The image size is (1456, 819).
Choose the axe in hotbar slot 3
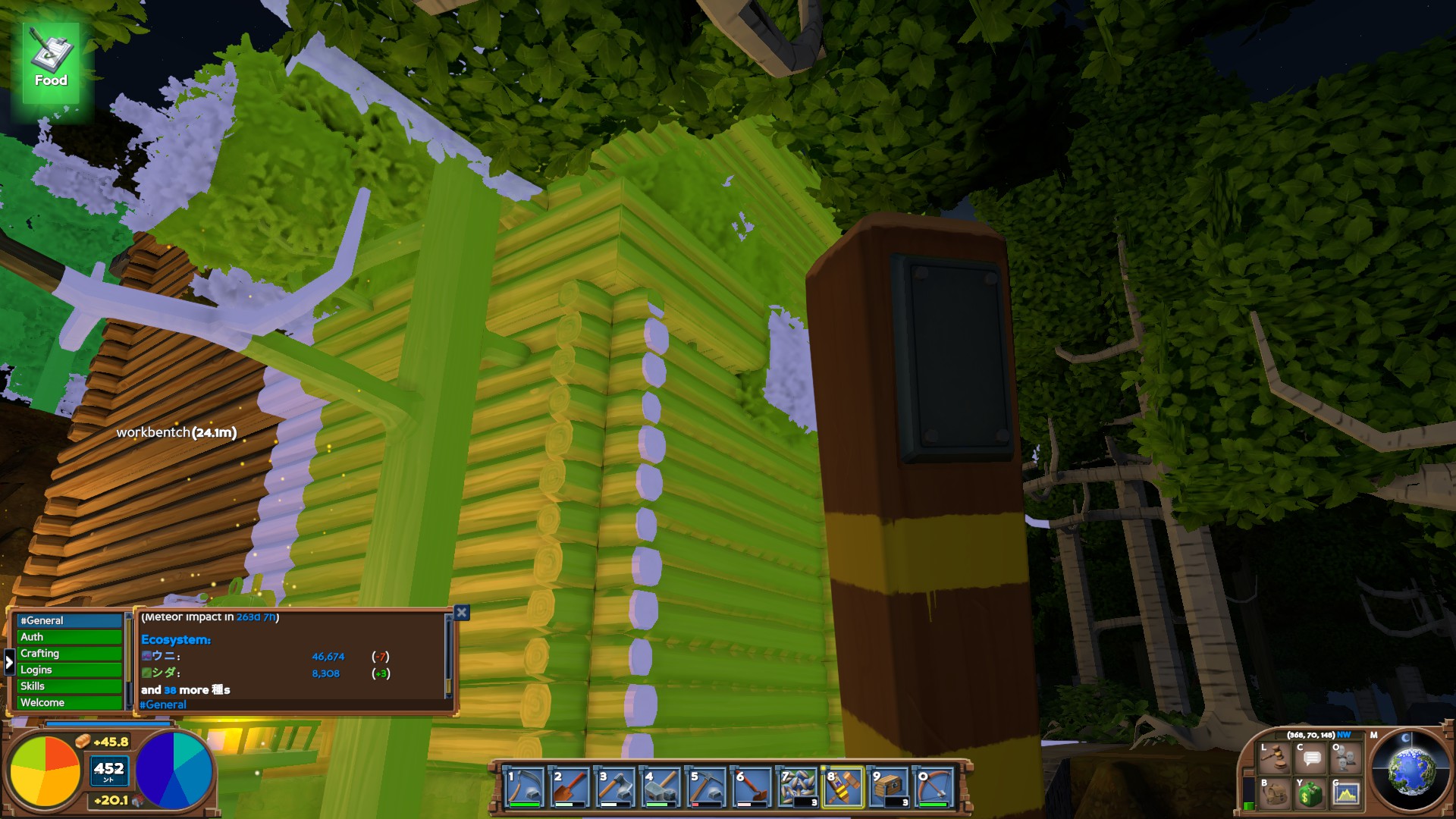pos(616,786)
